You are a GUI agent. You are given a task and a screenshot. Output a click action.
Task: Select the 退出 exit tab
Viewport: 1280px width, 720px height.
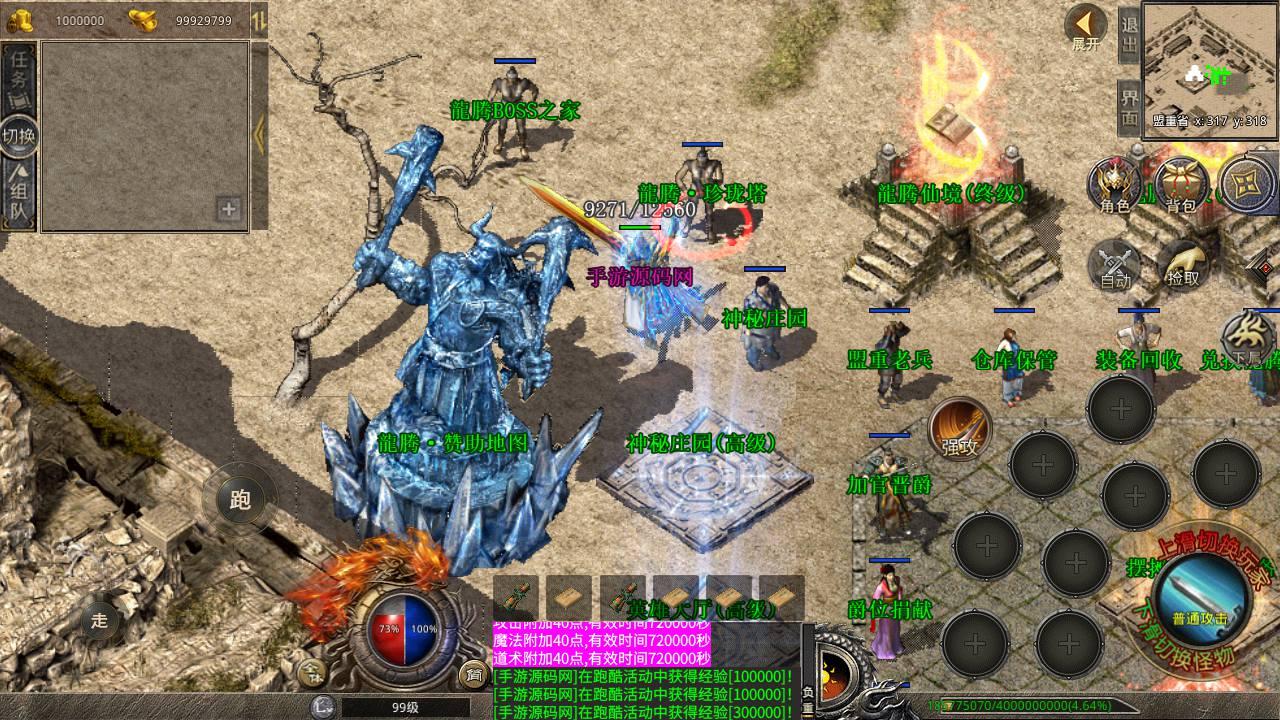pyautogui.click(x=1129, y=36)
